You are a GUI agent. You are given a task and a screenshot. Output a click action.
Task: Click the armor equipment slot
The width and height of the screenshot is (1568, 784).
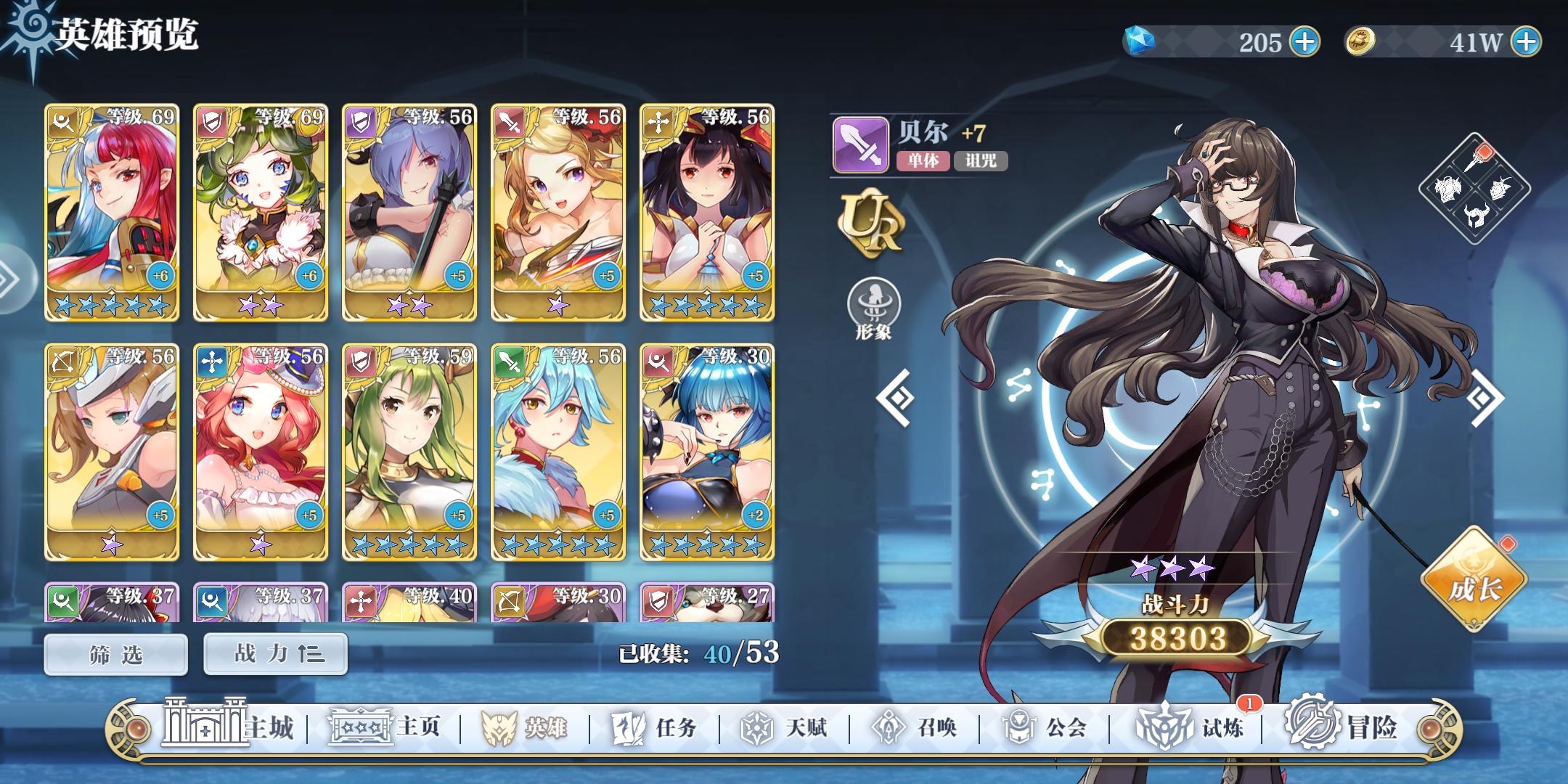pyautogui.click(x=1448, y=189)
